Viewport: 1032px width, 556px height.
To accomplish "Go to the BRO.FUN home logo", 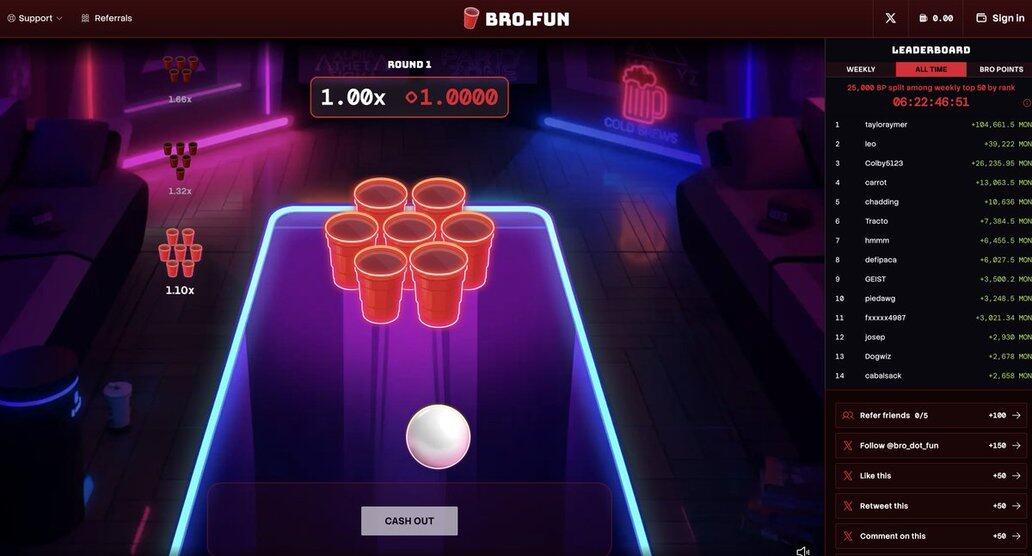I will click(x=516, y=18).
